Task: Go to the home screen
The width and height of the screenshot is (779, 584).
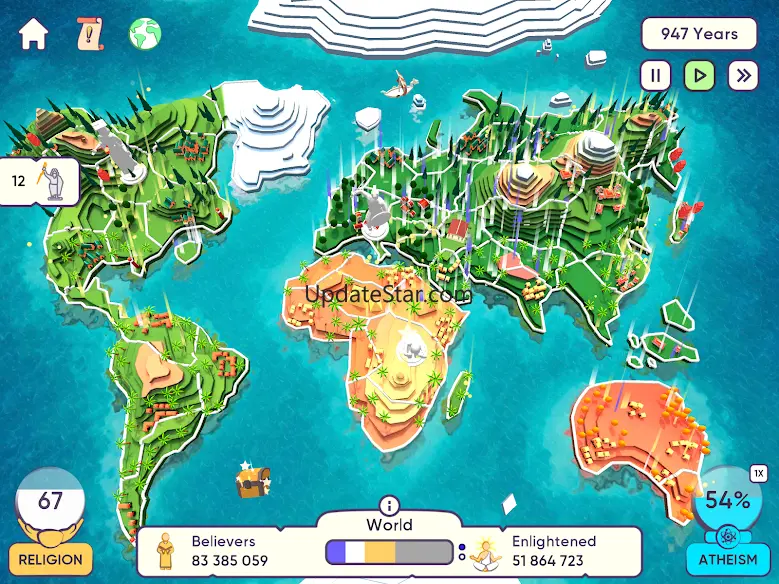Action: click(33, 35)
